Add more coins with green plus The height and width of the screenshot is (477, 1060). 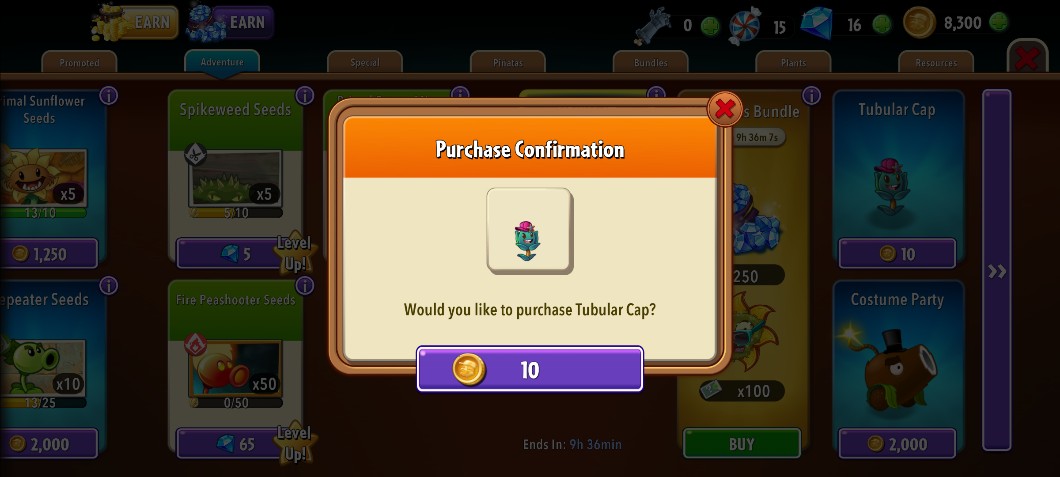point(998,22)
